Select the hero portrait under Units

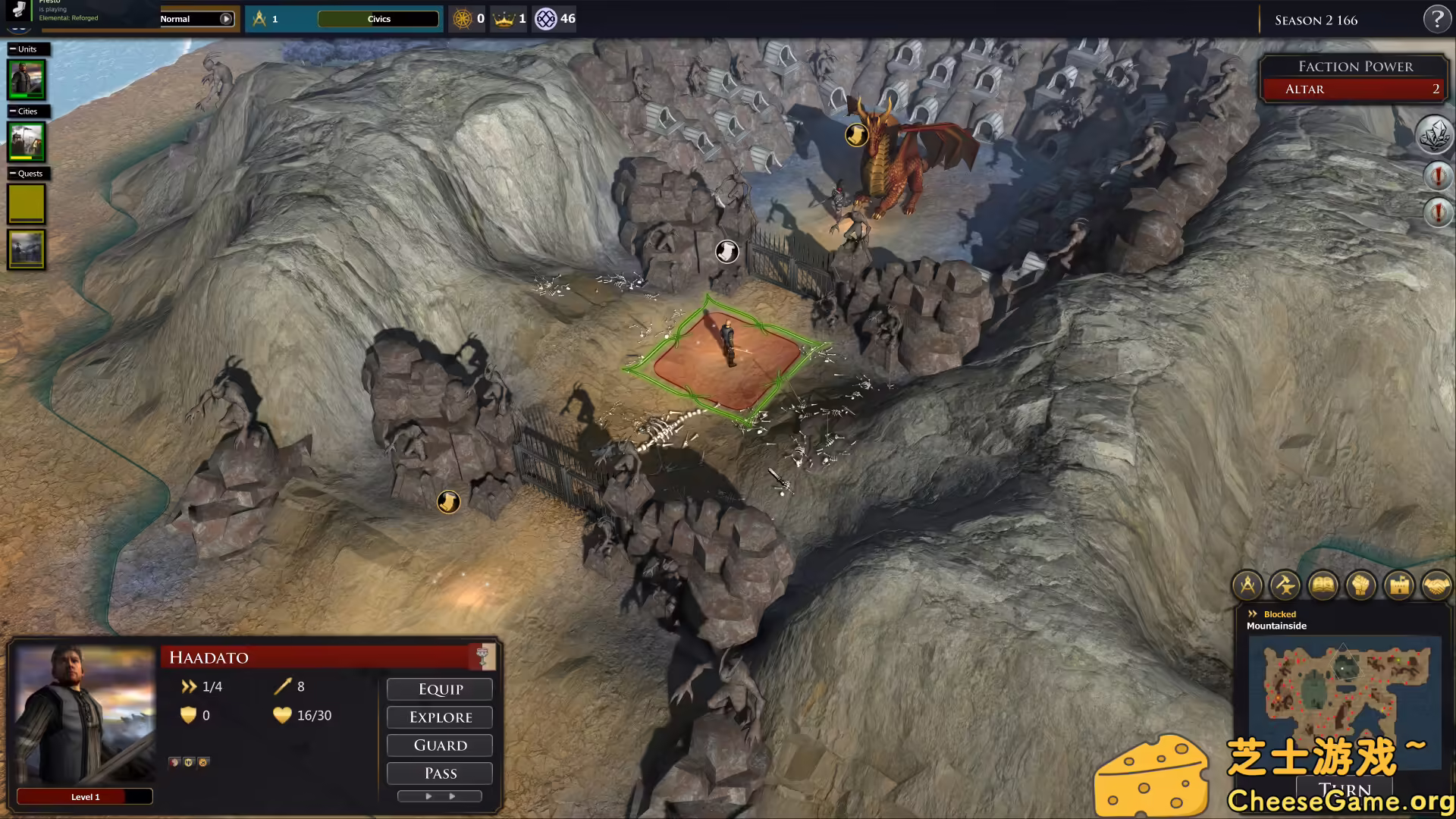(27, 80)
